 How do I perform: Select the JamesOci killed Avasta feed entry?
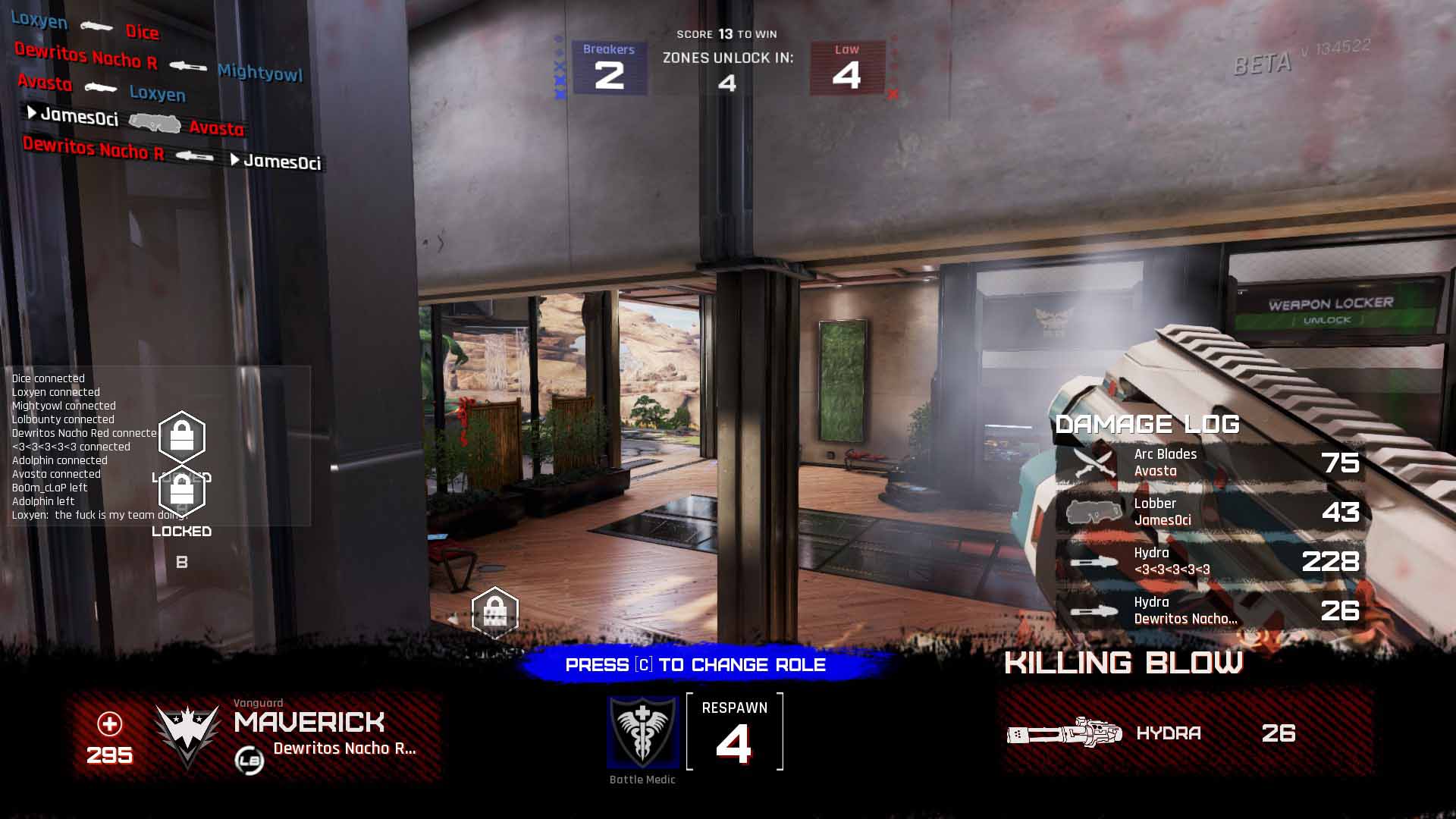pos(136,122)
